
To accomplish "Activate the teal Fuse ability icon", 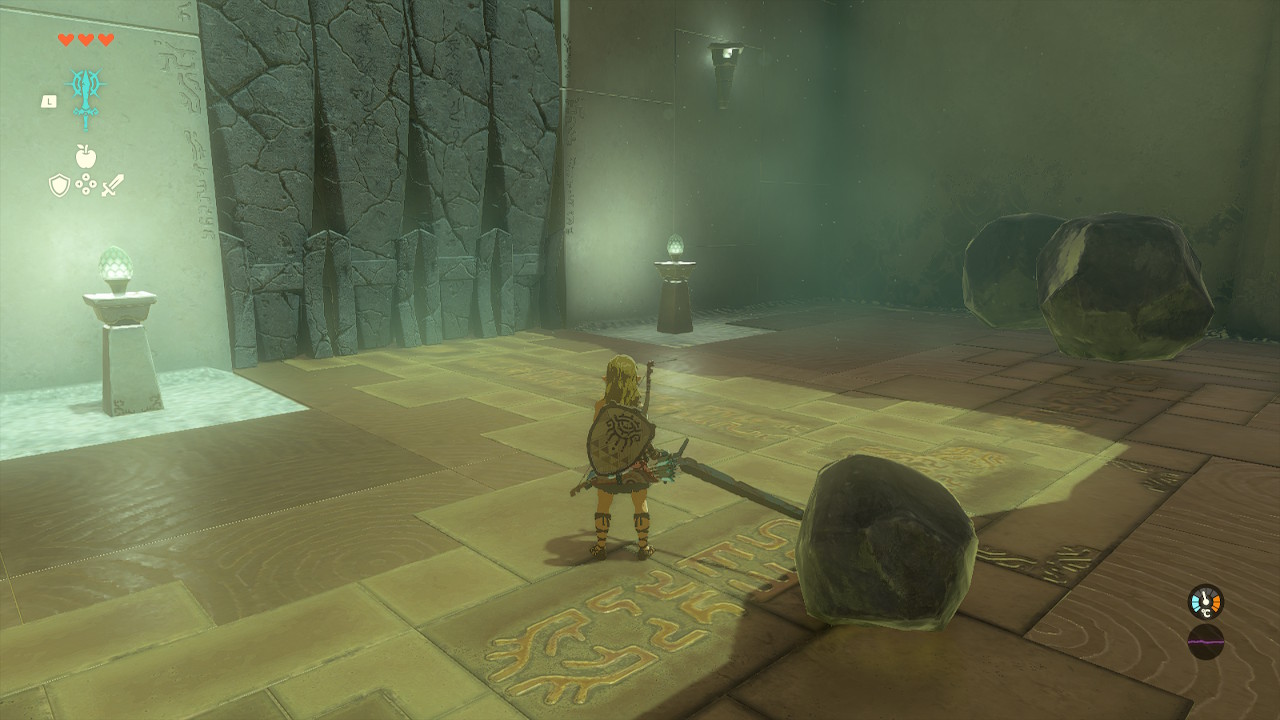I will (85, 97).
